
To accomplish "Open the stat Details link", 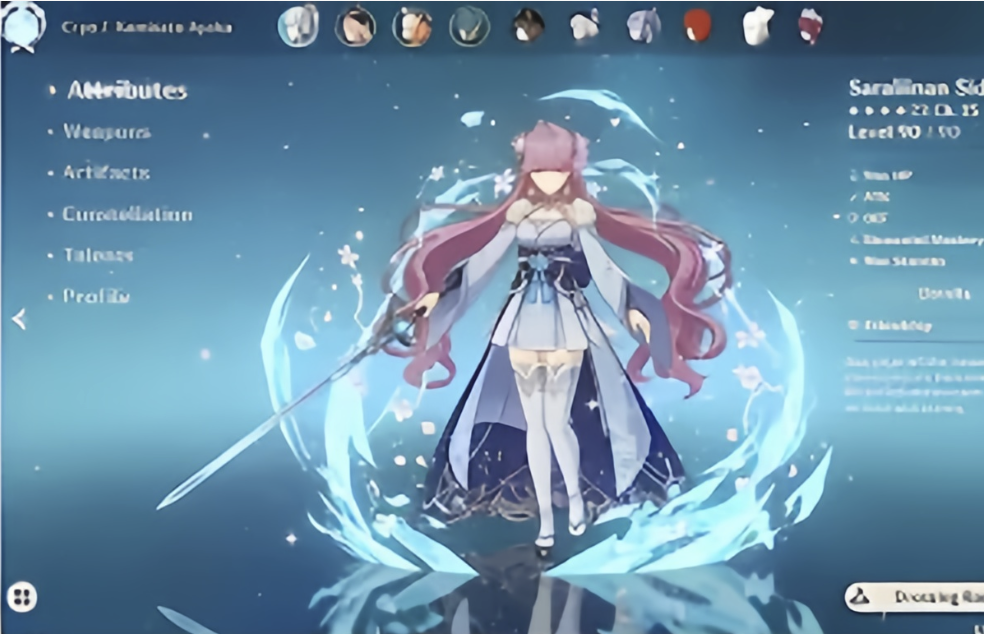I will point(943,294).
